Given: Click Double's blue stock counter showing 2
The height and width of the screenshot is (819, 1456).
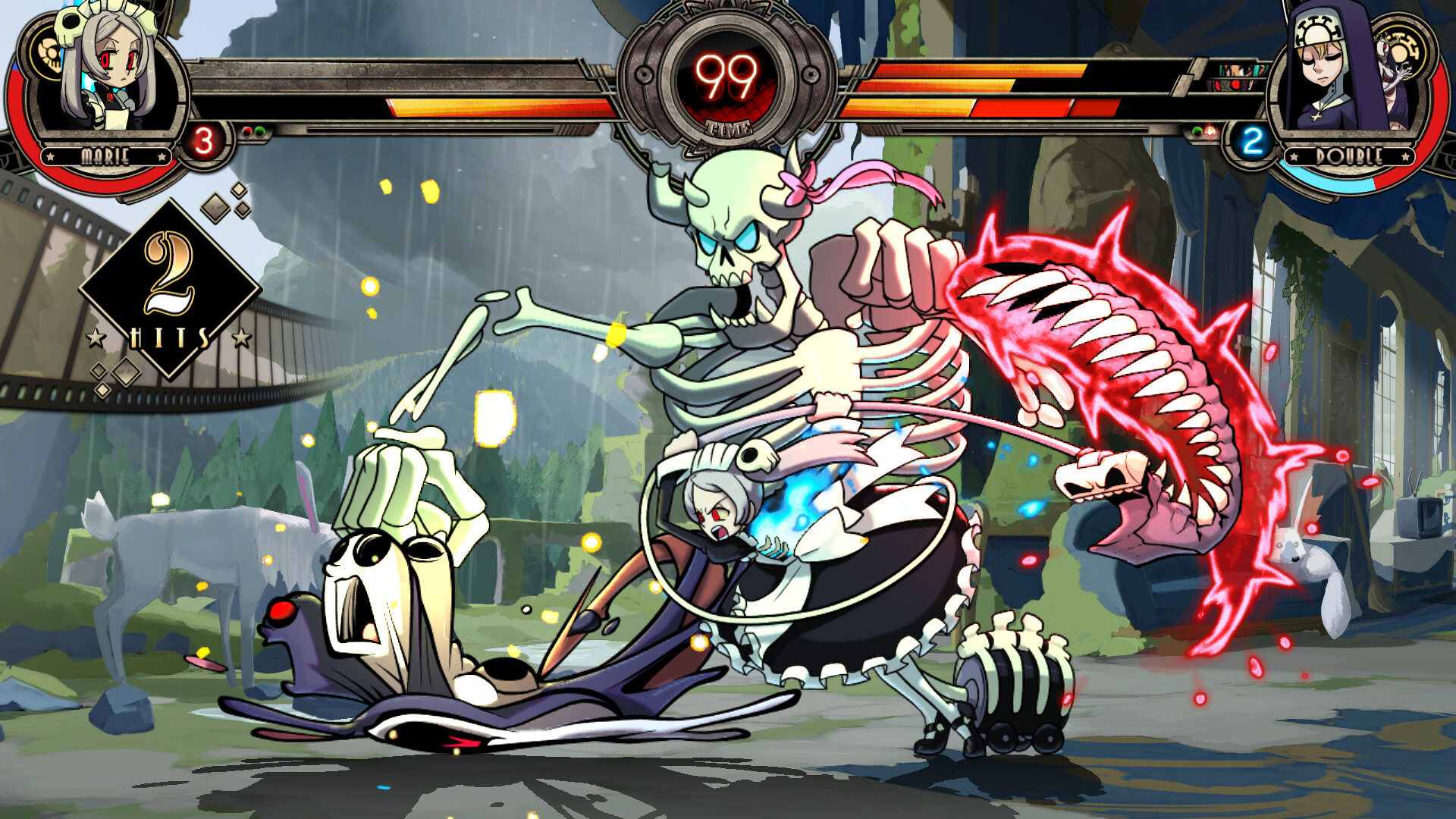Looking at the screenshot, I should coord(1252,140).
